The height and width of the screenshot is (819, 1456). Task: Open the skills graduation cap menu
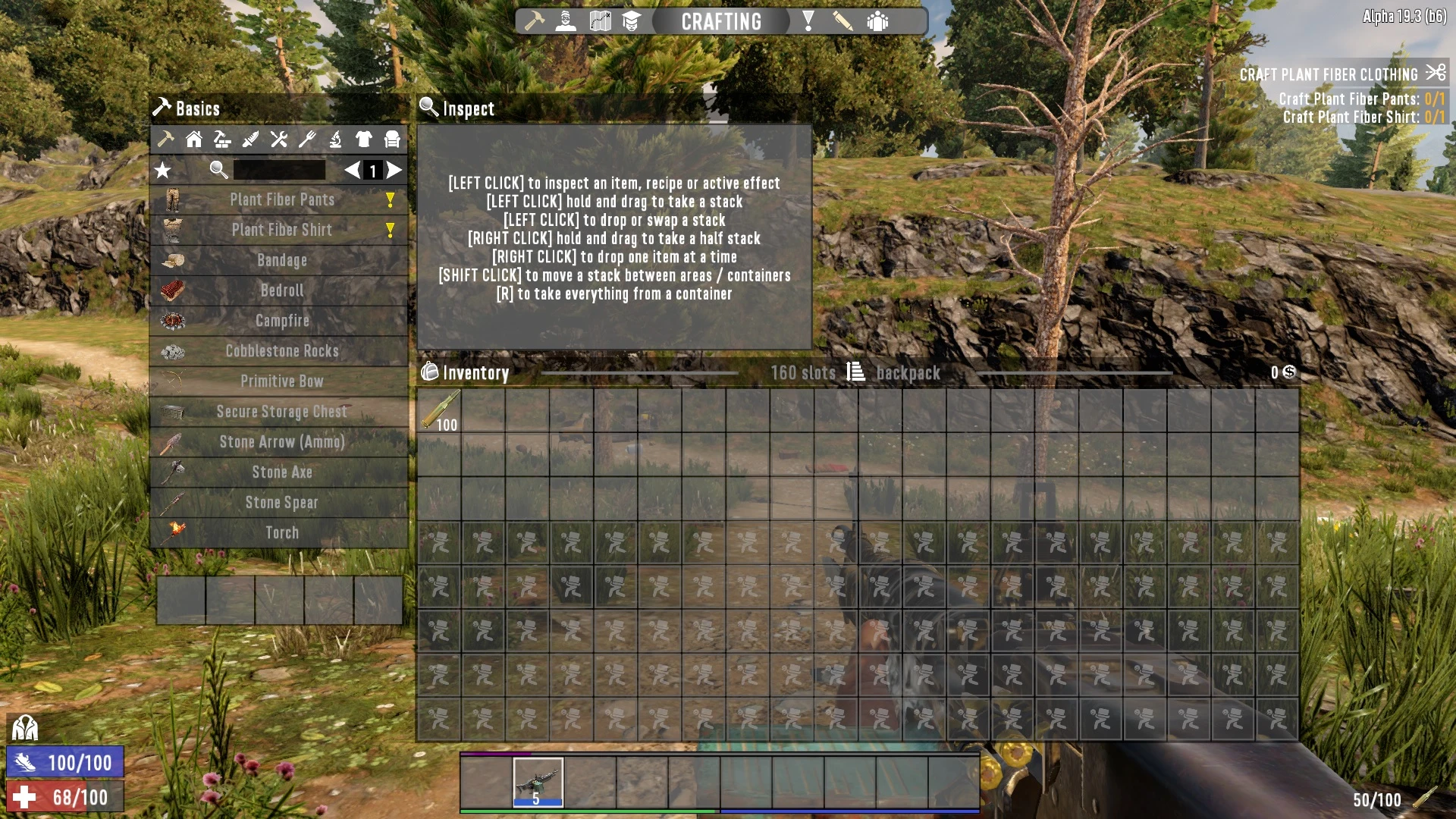[x=631, y=21]
